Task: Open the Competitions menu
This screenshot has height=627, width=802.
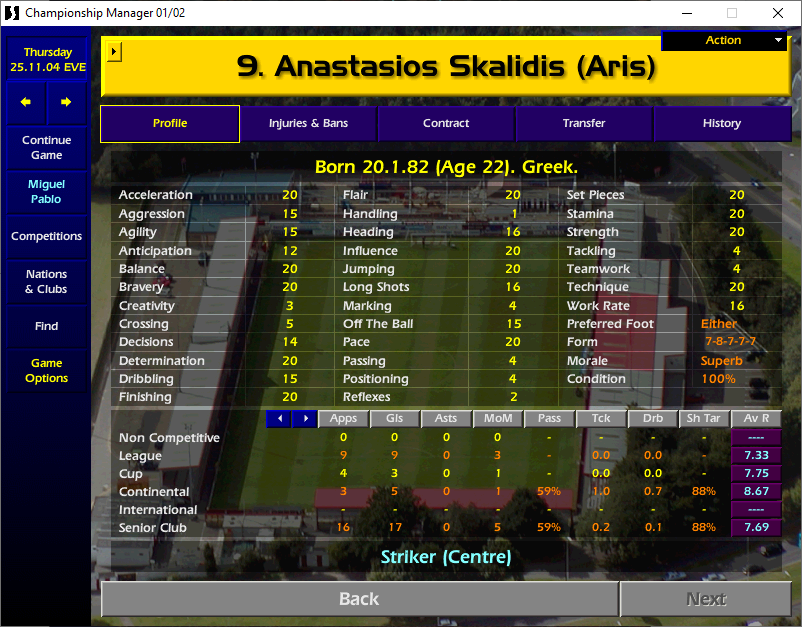Action: coord(47,237)
